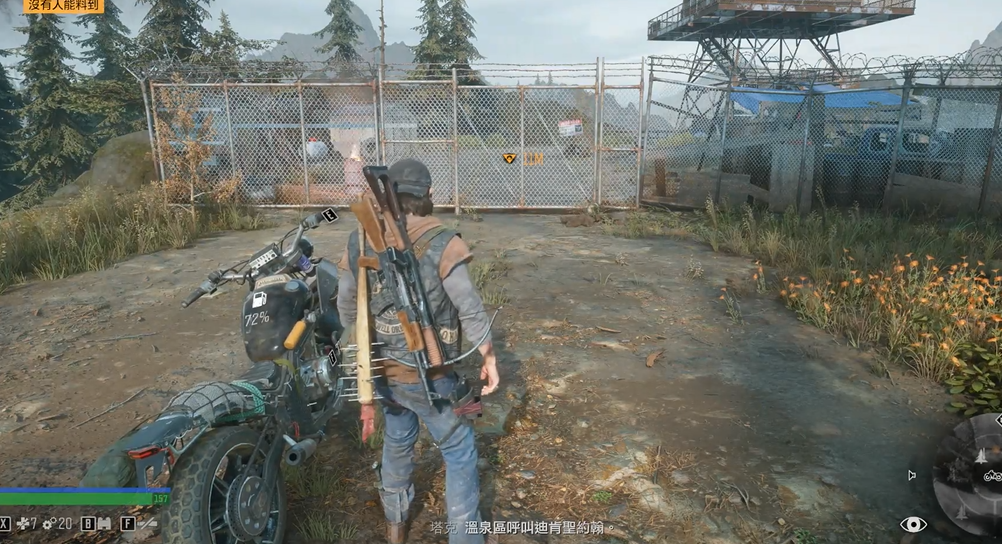1002x544 pixels.
Task: Click the eye visibility indicator
Action: click(913, 524)
